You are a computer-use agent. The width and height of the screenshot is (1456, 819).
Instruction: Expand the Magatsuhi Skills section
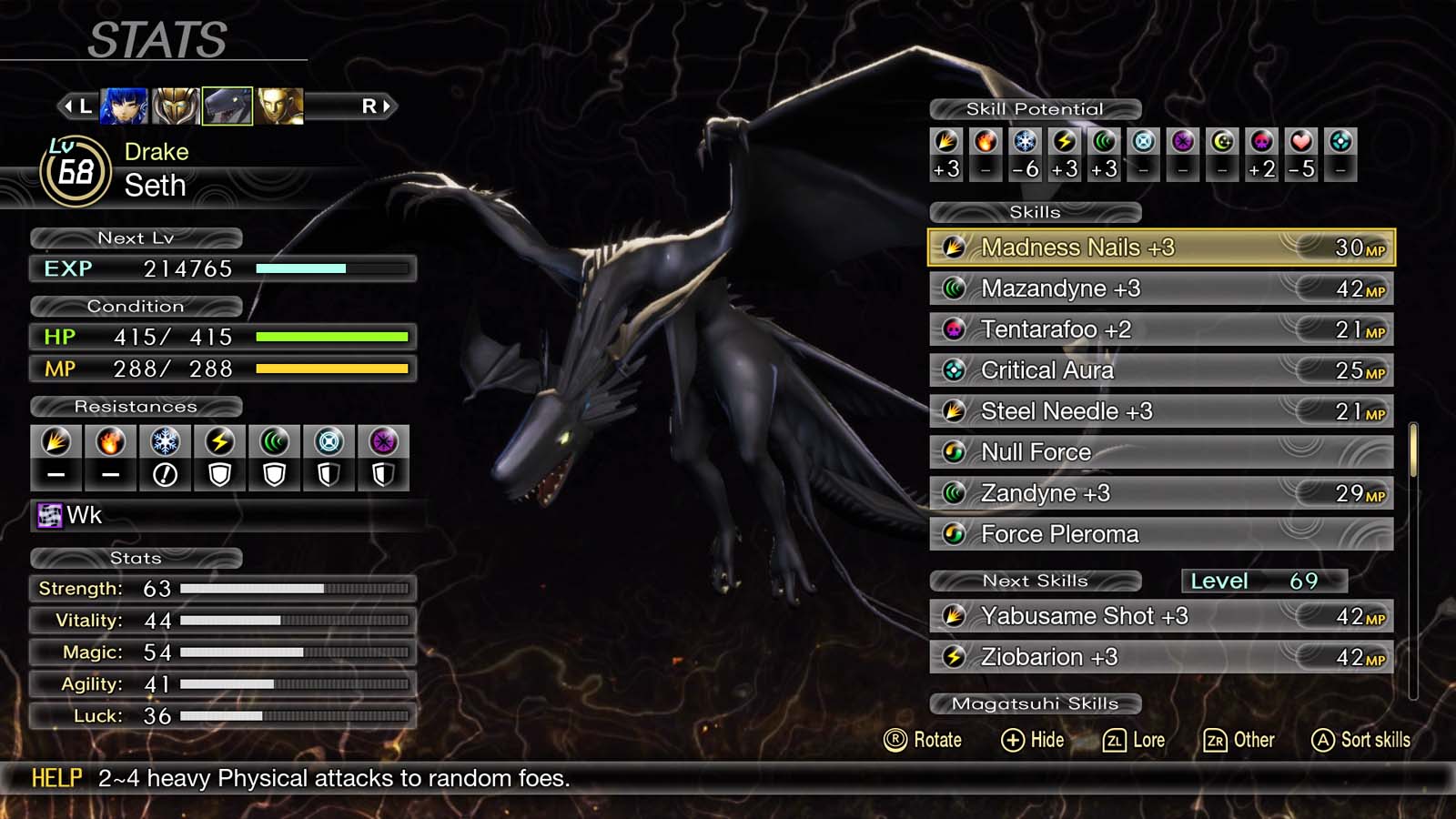point(1035,703)
